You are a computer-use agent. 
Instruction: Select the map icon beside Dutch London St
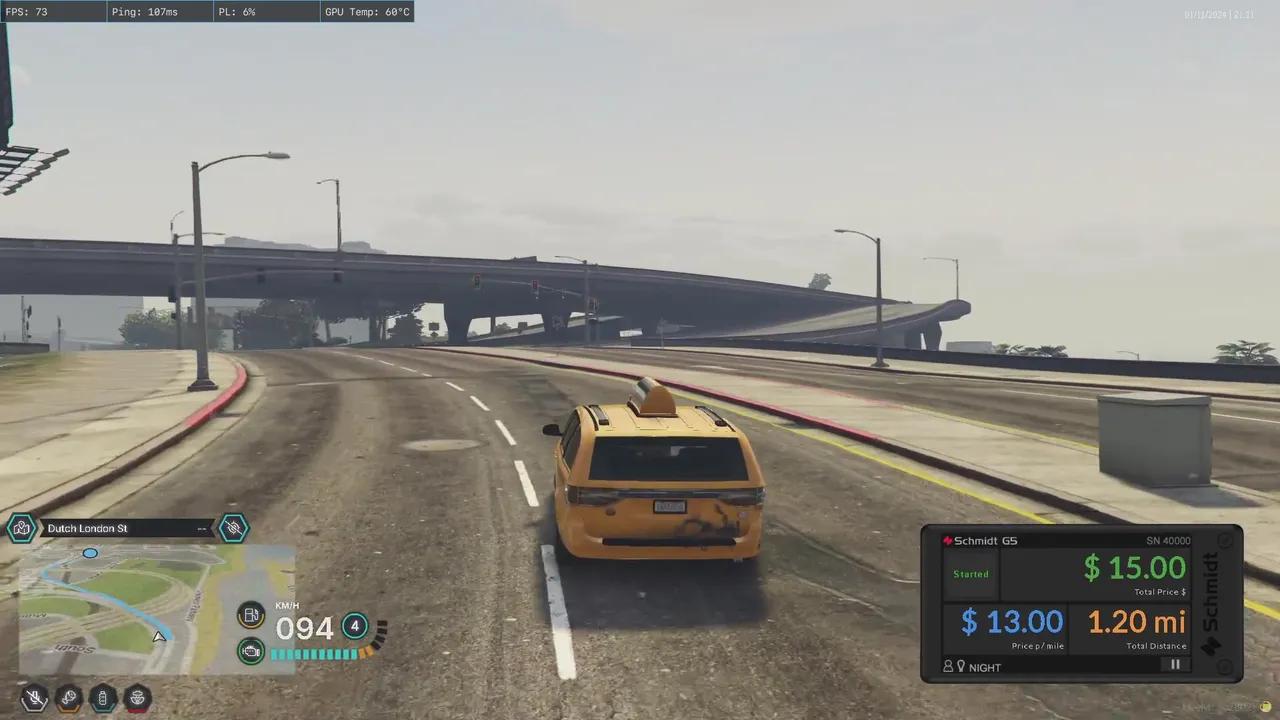(22, 528)
